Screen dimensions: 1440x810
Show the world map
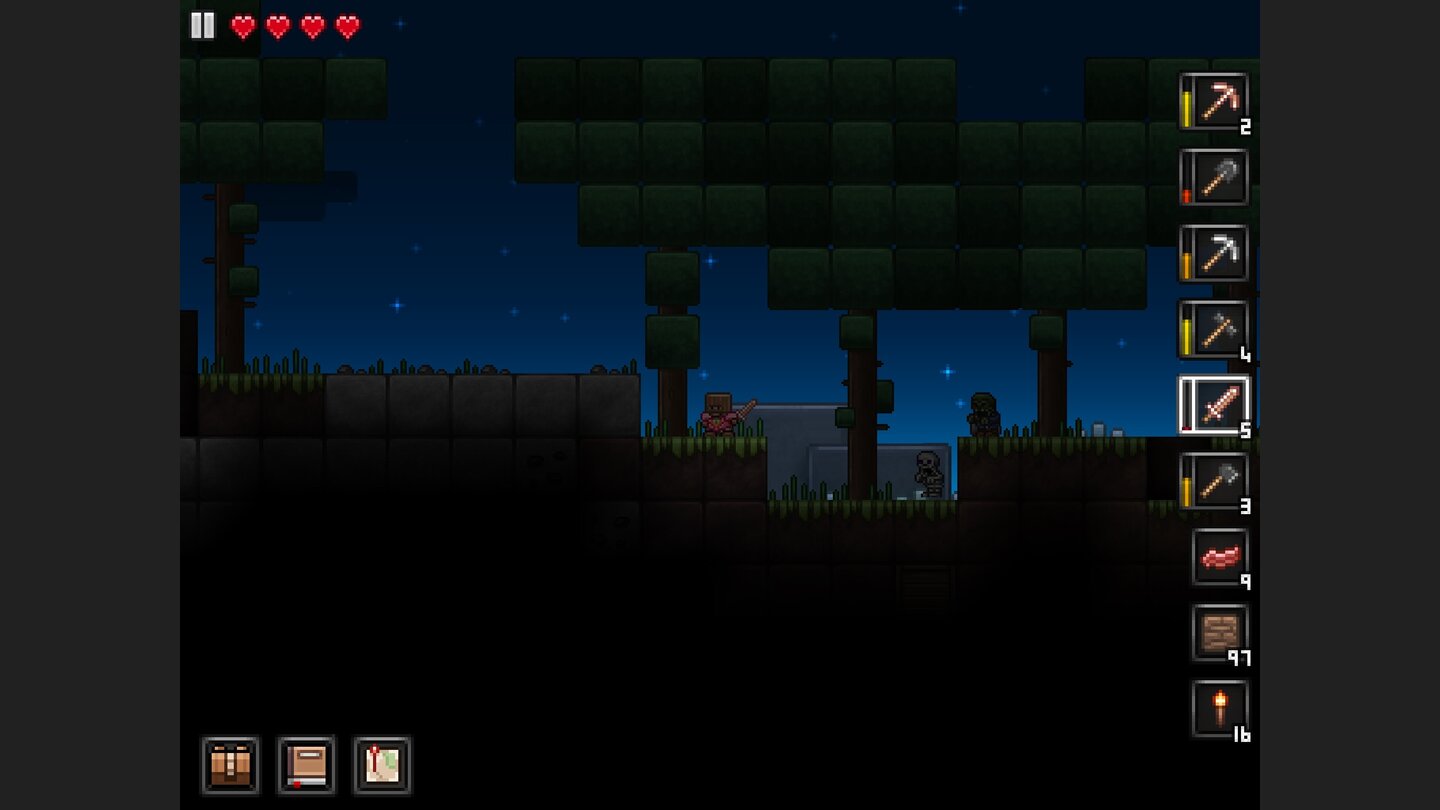382,766
